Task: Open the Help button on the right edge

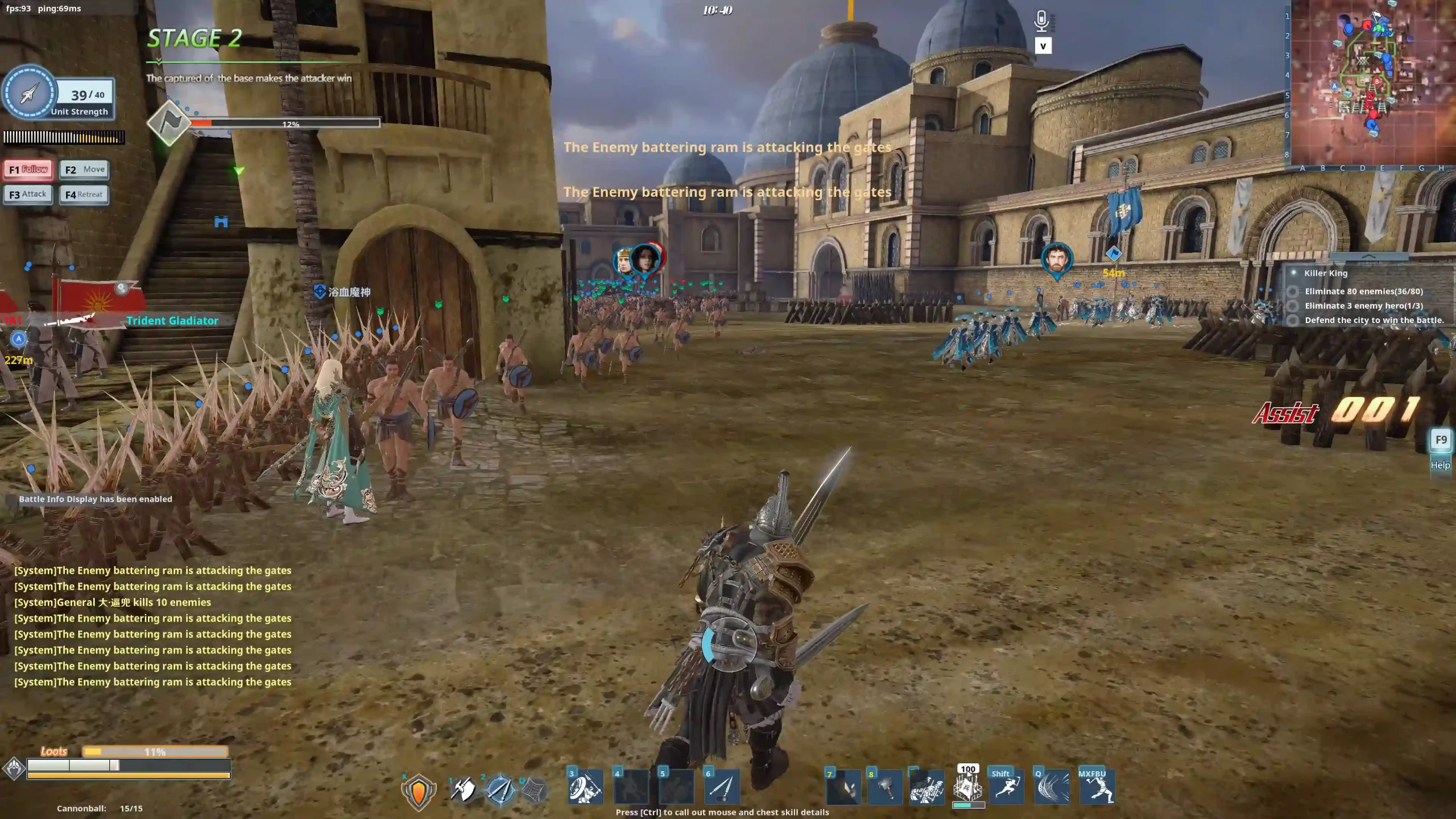Action: point(1440,465)
